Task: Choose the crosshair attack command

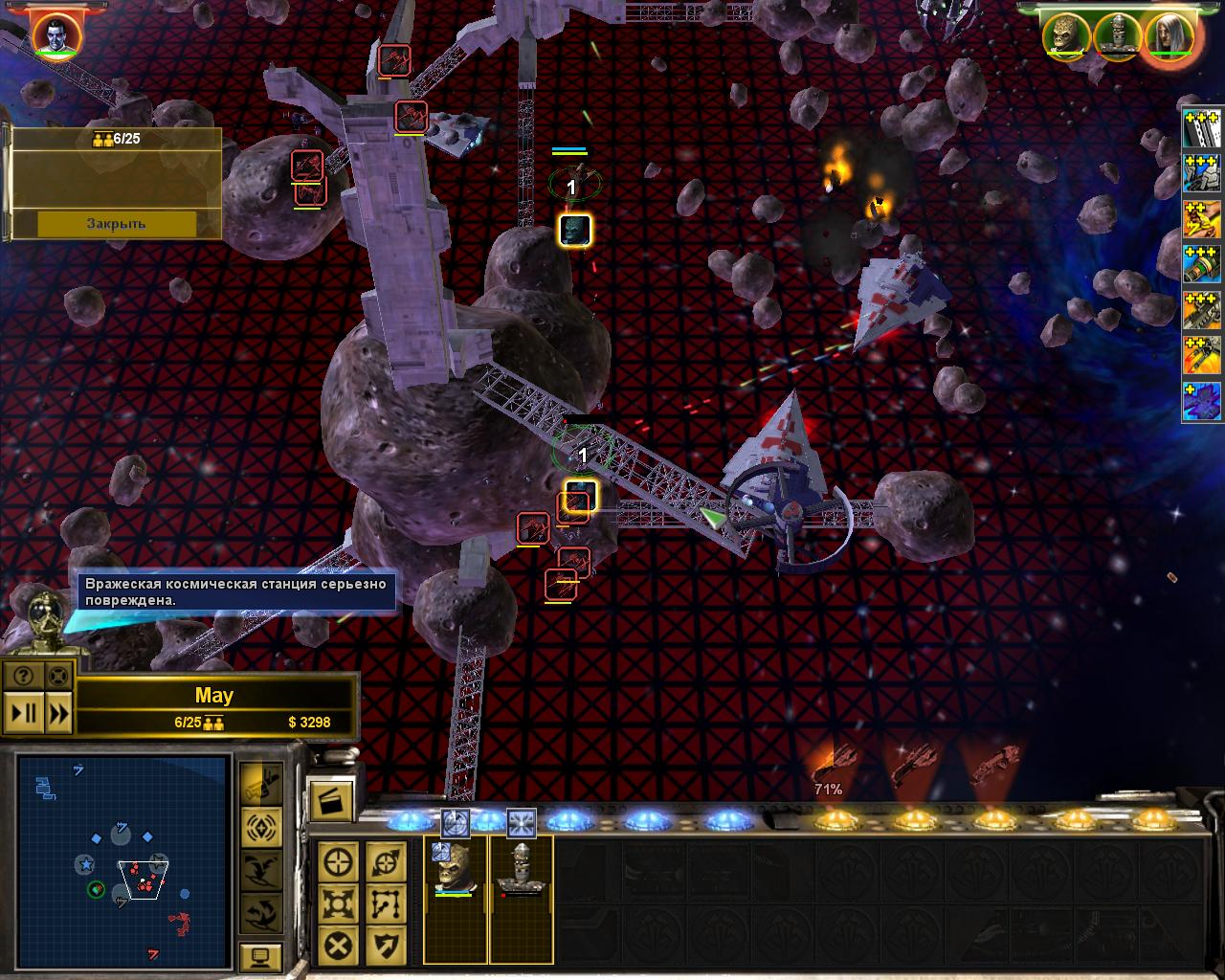Action: click(339, 861)
